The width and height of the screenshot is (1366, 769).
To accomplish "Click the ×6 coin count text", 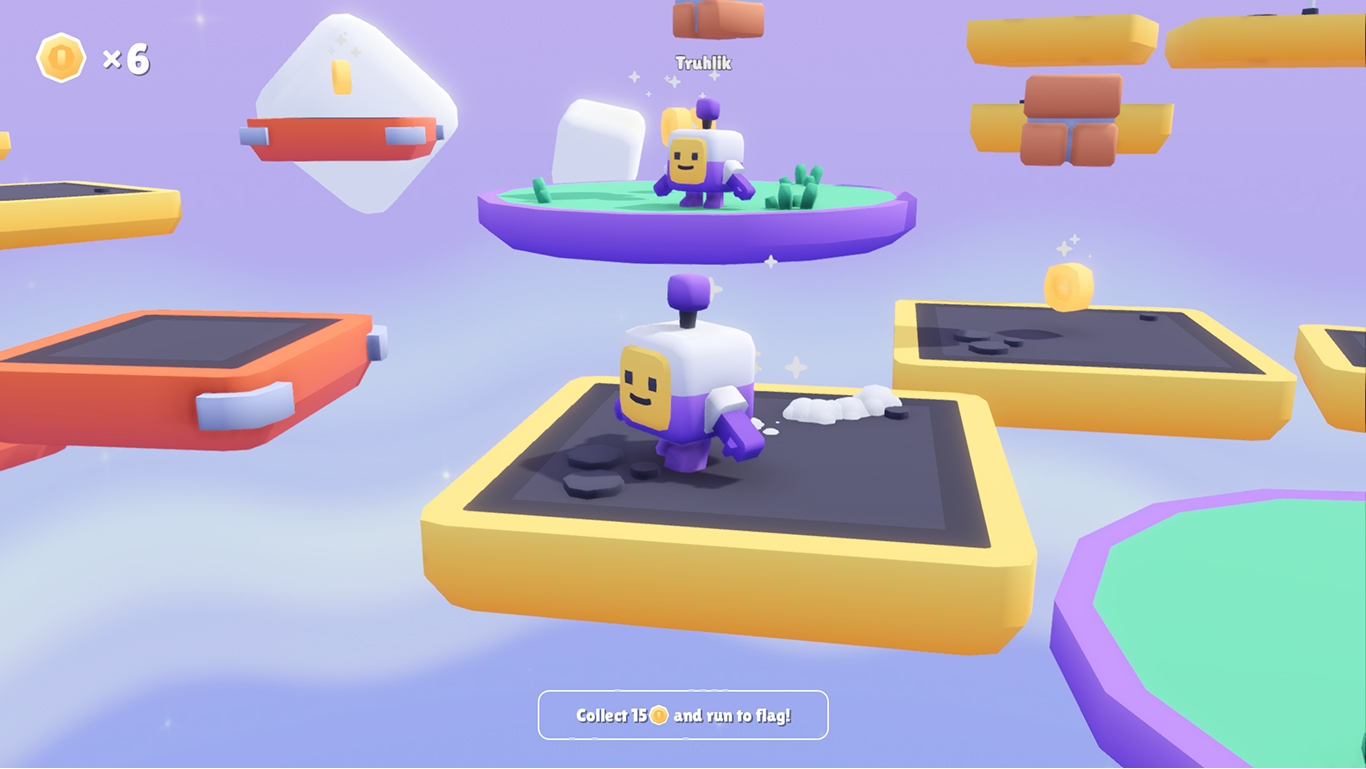I will [x=128, y=60].
